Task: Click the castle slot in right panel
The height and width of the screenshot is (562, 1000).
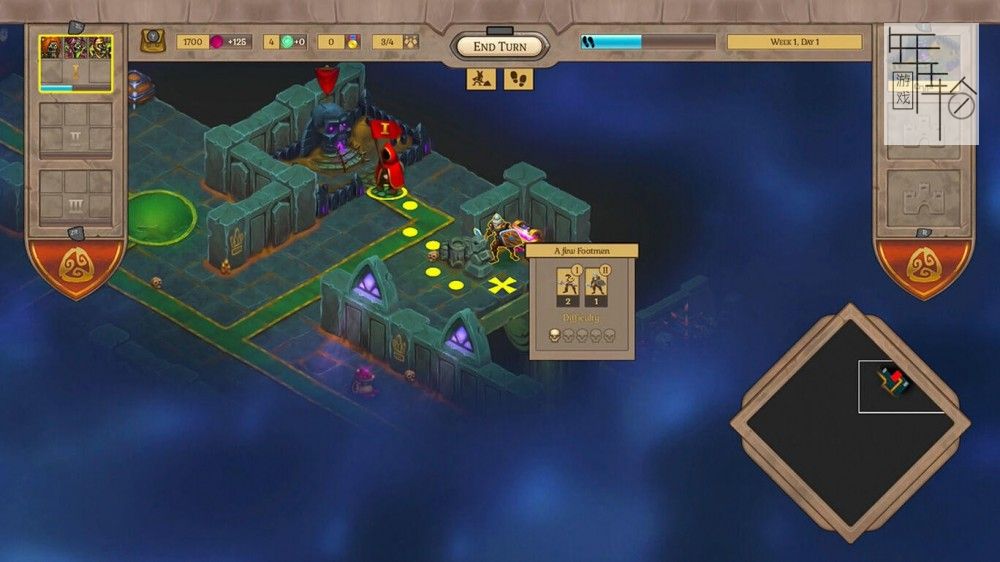Action: pyautogui.click(x=923, y=197)
